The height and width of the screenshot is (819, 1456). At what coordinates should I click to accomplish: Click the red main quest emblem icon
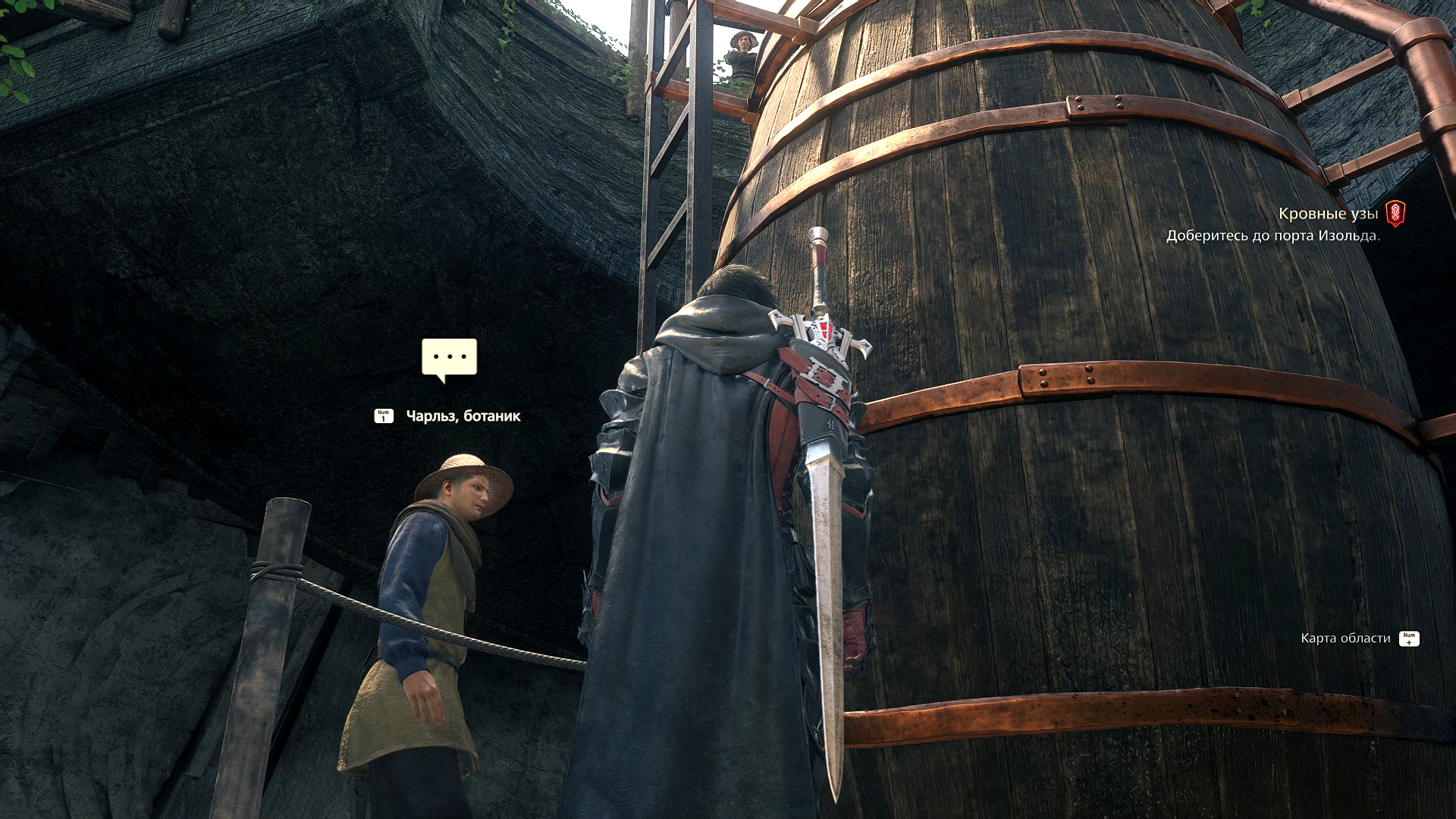tap(1395, 214)
